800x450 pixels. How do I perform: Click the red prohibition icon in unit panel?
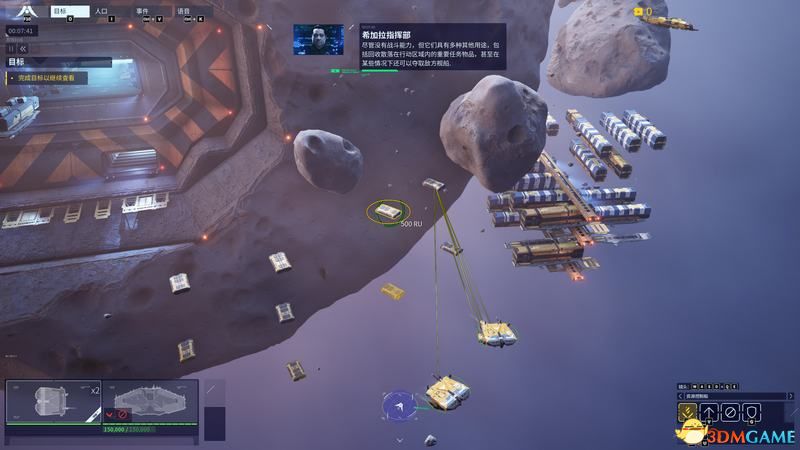[124, 414]
